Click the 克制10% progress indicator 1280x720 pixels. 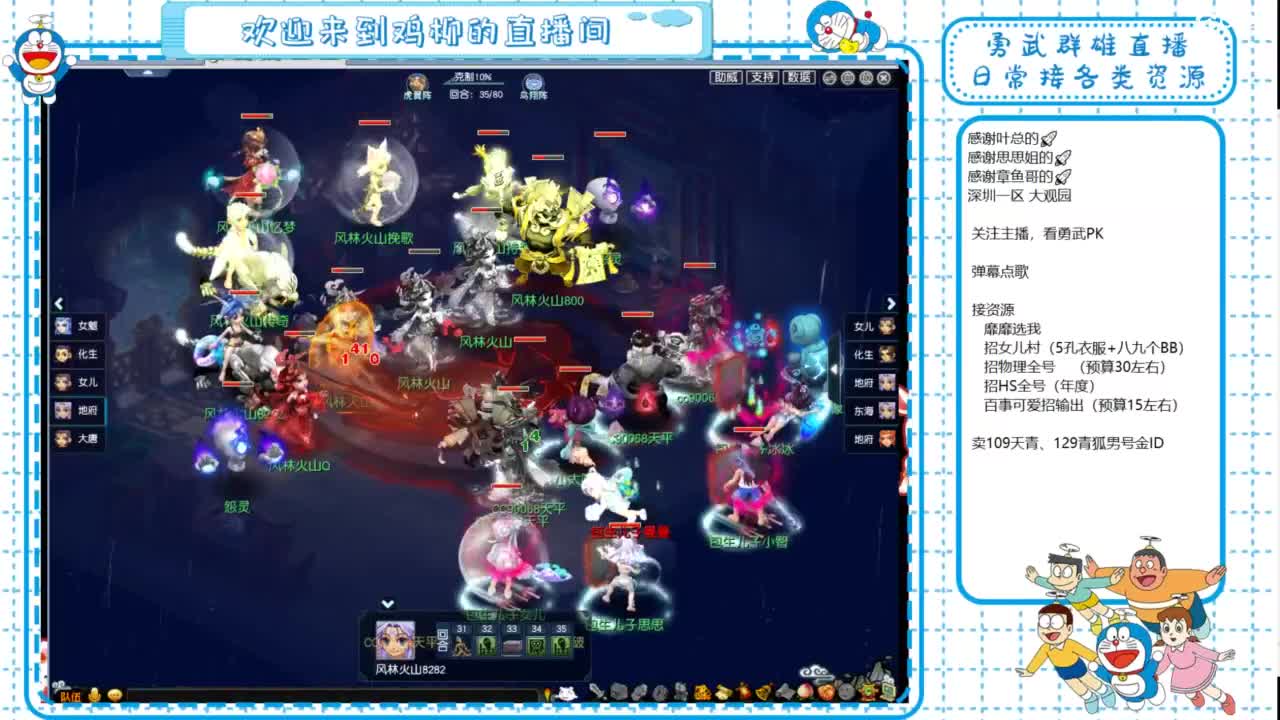[x=473, y=77]
